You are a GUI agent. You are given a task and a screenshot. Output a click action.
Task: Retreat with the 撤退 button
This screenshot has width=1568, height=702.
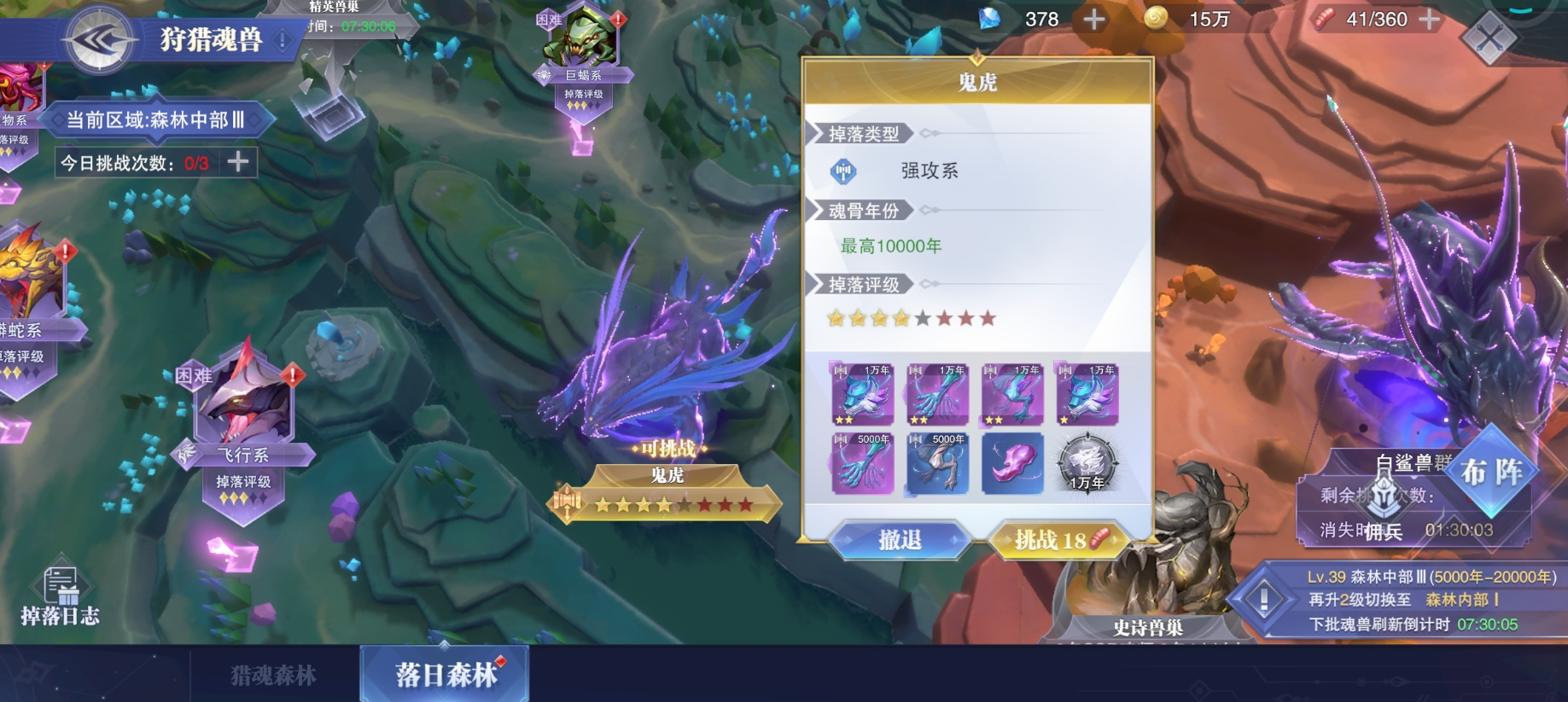(900, 540)
